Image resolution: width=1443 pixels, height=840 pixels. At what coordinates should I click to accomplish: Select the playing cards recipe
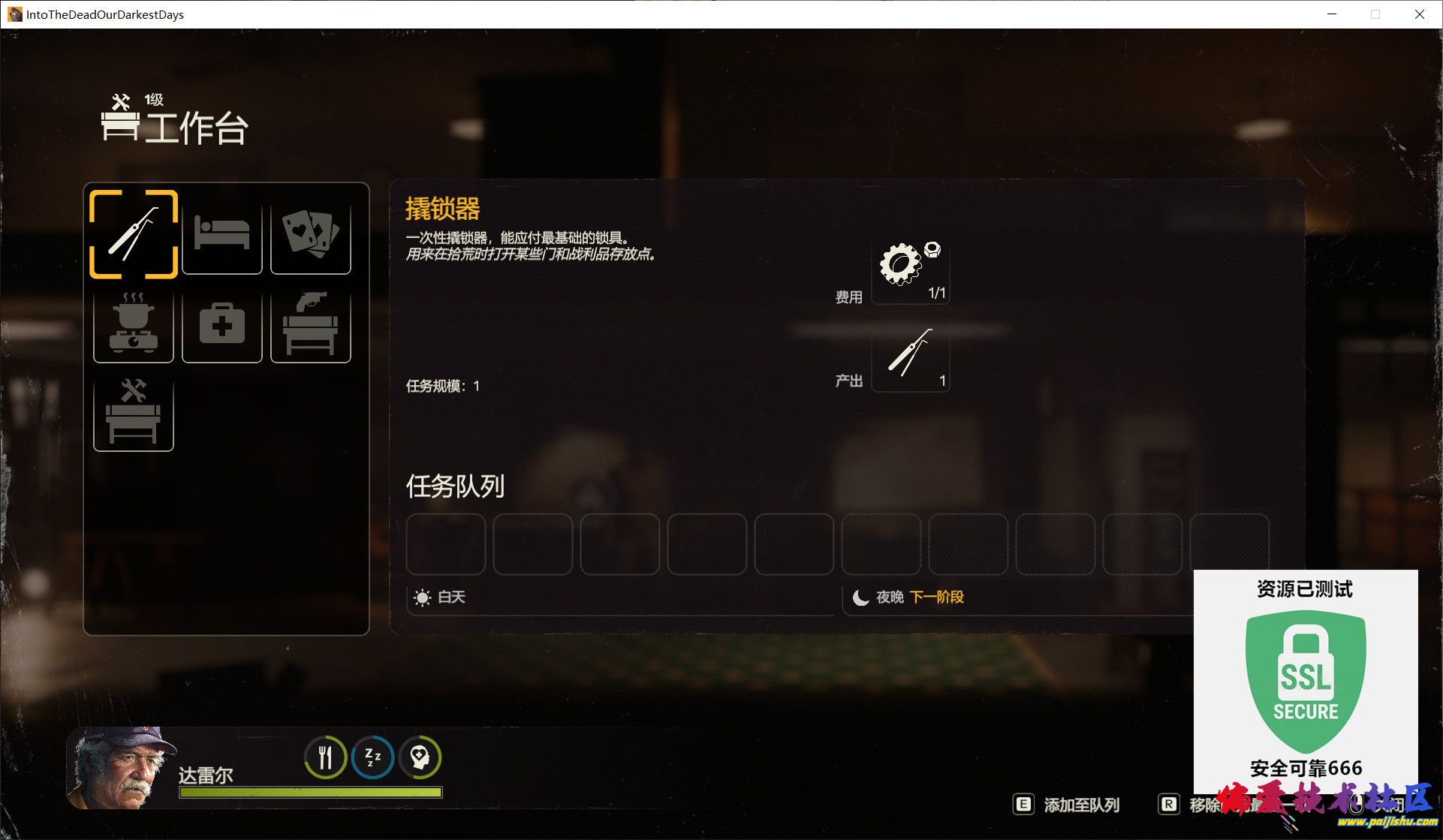click(310, 234)
